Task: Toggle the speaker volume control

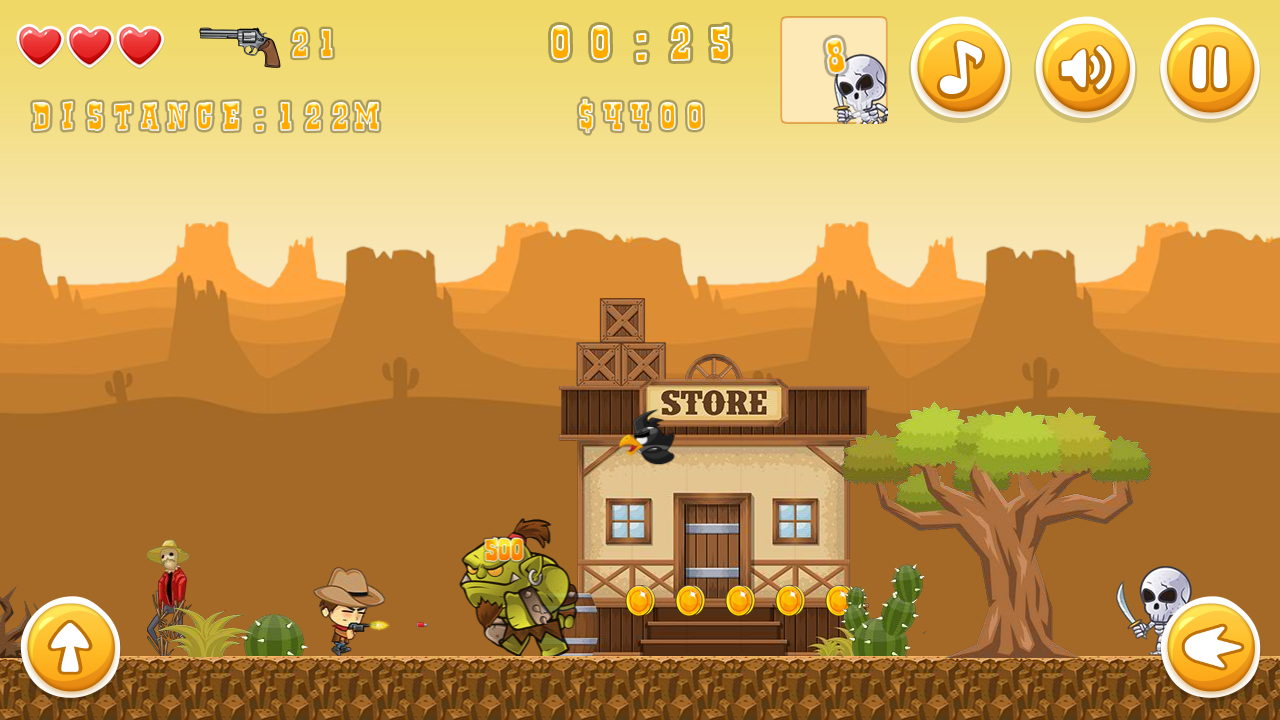Action: [1084, 68]
